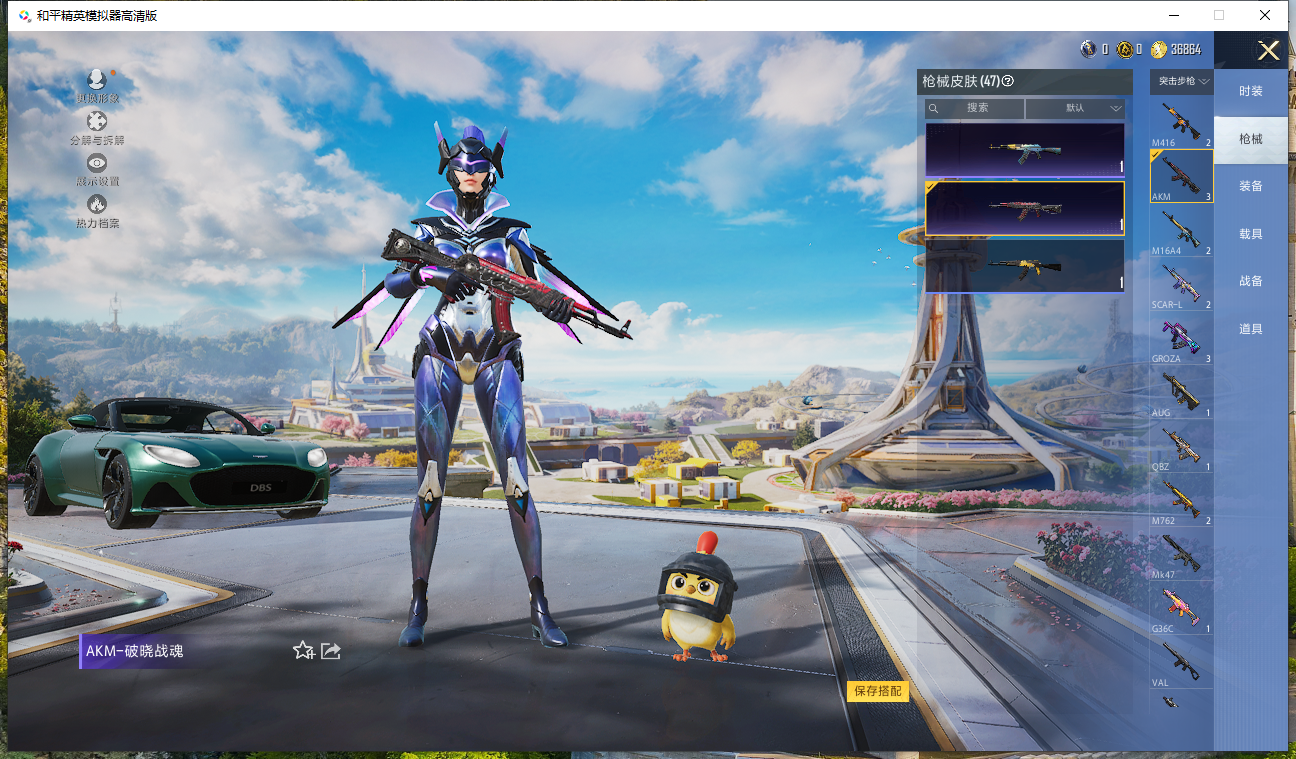Open the 装备 equipment tab
This screenshot has height=759, width=1296.
click(1250, 186)
